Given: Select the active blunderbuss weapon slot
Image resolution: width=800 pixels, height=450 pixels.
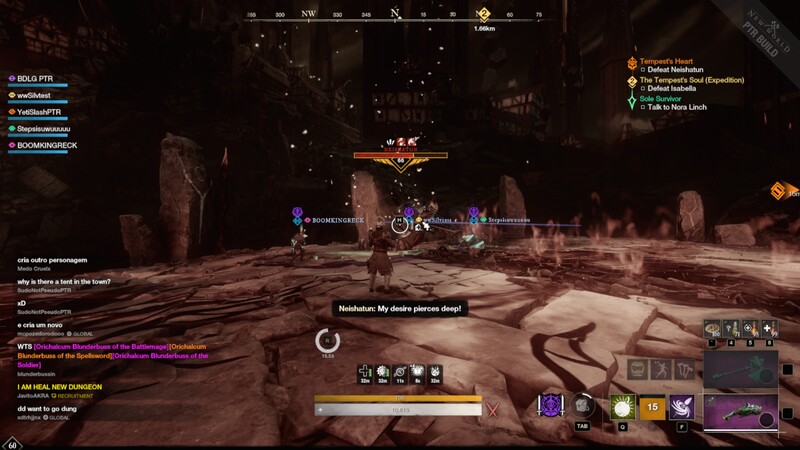Looking at the screenshot, I should point(741,413).
